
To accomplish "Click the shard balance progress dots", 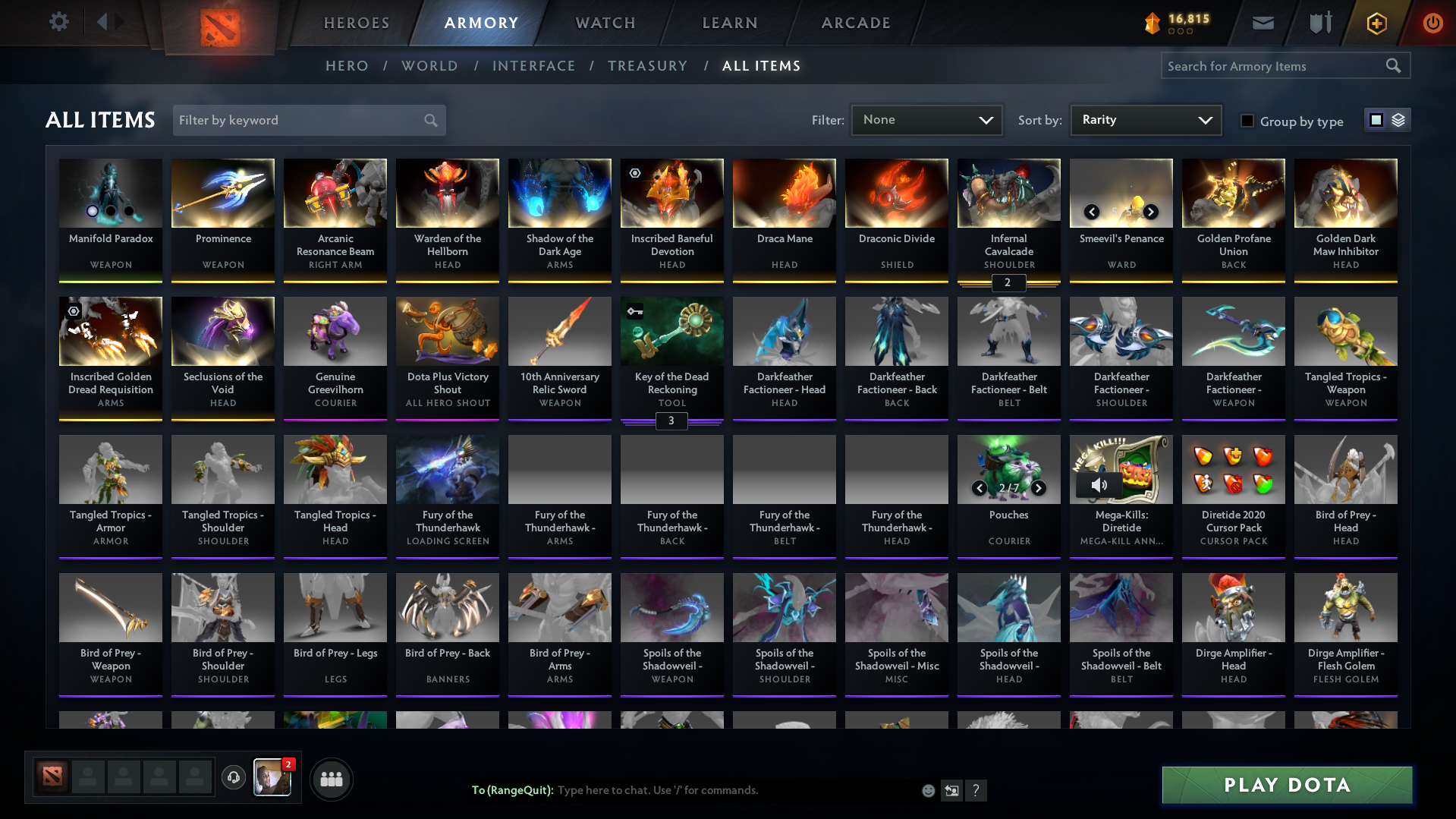I will pyautogui.click(x=1179, y=31).
